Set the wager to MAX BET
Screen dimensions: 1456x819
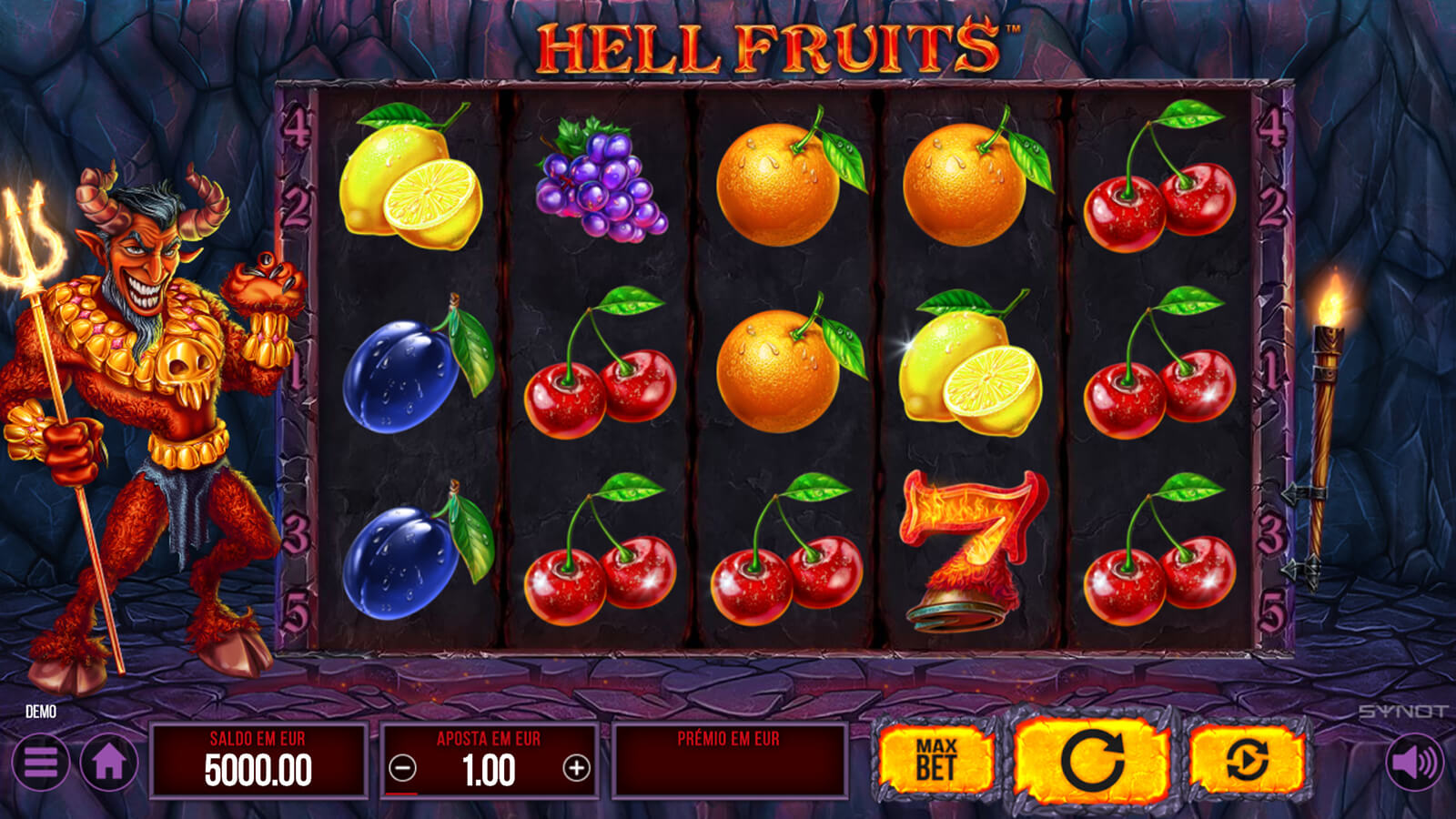935,760
